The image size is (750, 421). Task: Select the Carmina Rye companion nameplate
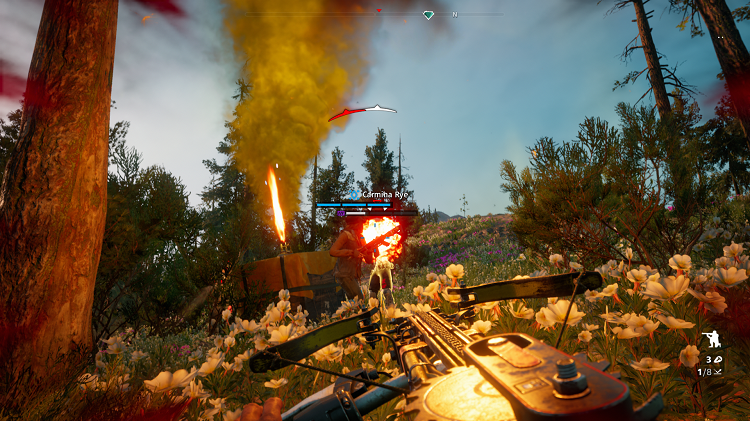[380, 194]
